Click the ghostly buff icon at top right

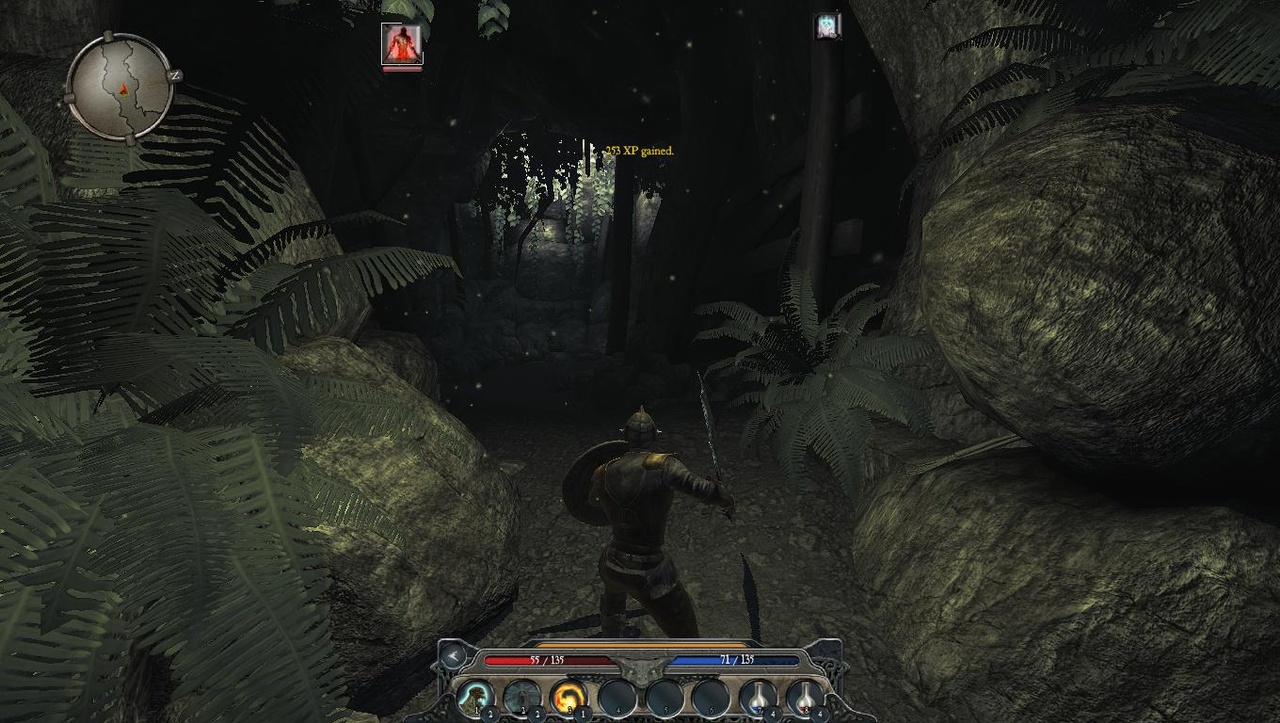(829, 24)
